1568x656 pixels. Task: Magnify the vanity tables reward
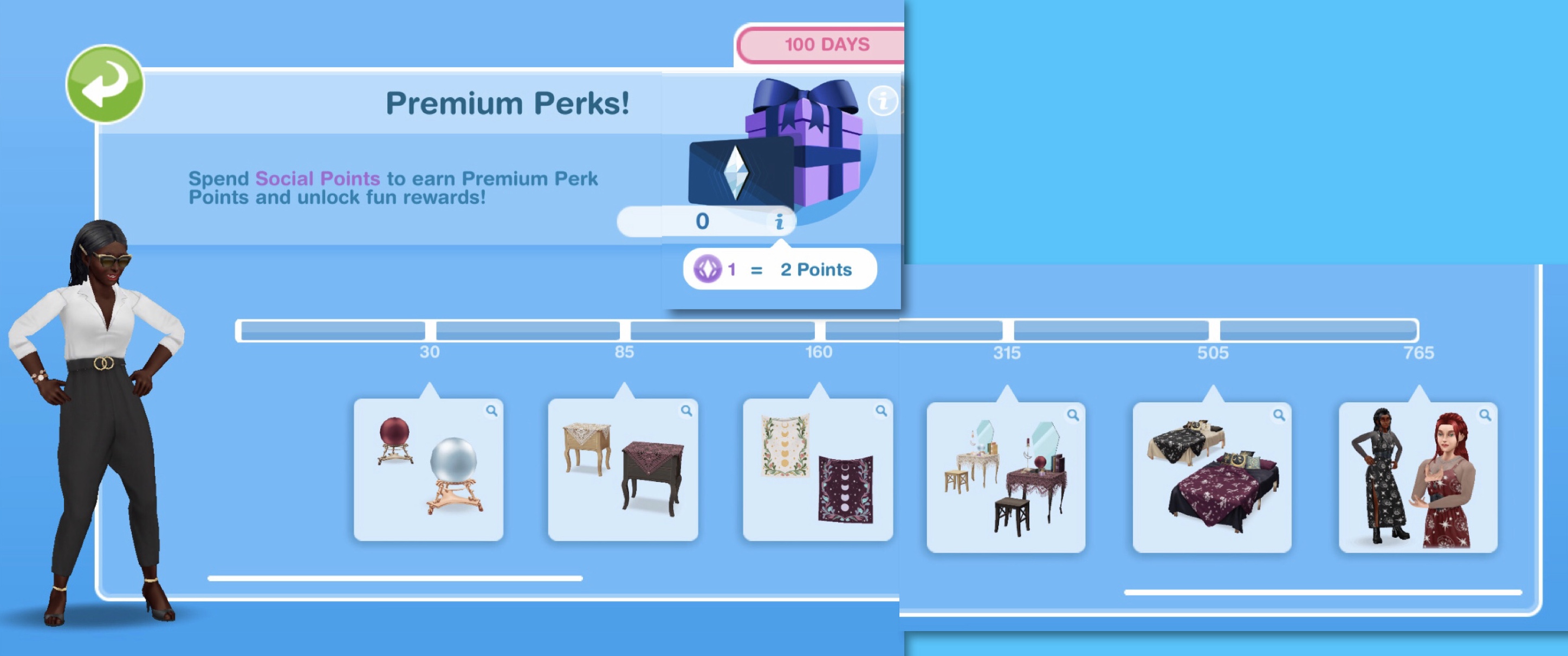click(1073, 415)
